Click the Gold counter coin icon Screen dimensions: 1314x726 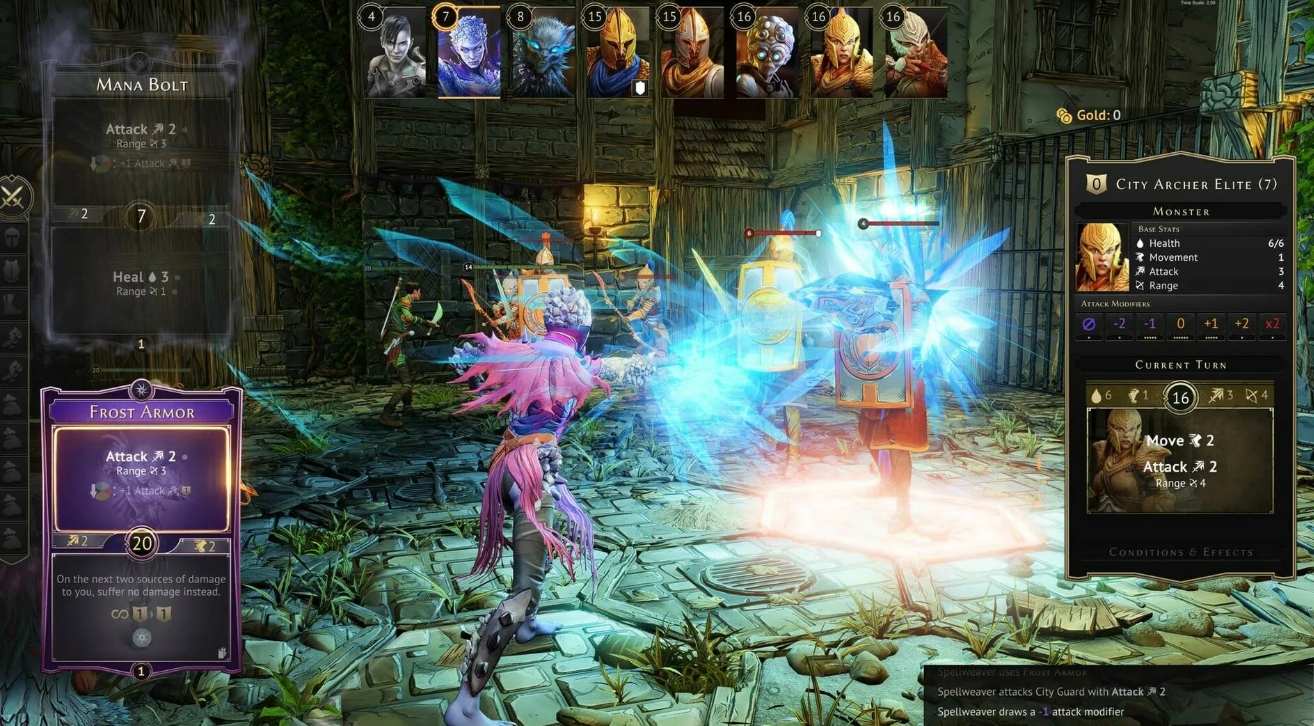[1064, 116]
